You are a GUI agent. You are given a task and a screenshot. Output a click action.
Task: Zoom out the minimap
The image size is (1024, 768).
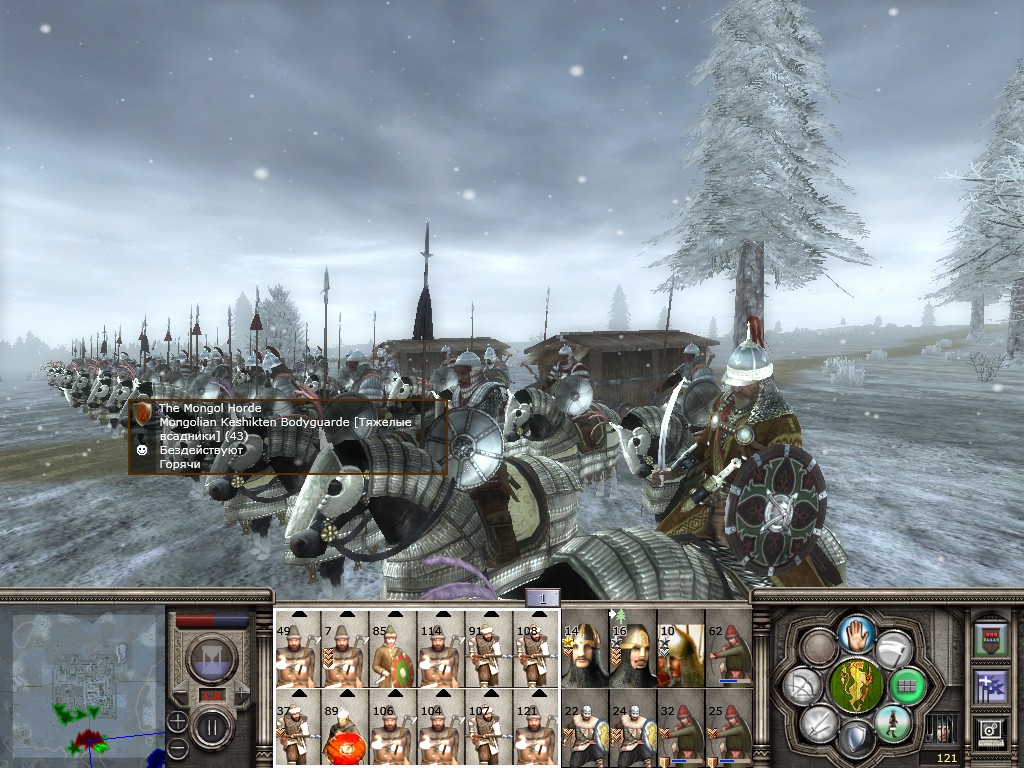(x=177, y=746)
